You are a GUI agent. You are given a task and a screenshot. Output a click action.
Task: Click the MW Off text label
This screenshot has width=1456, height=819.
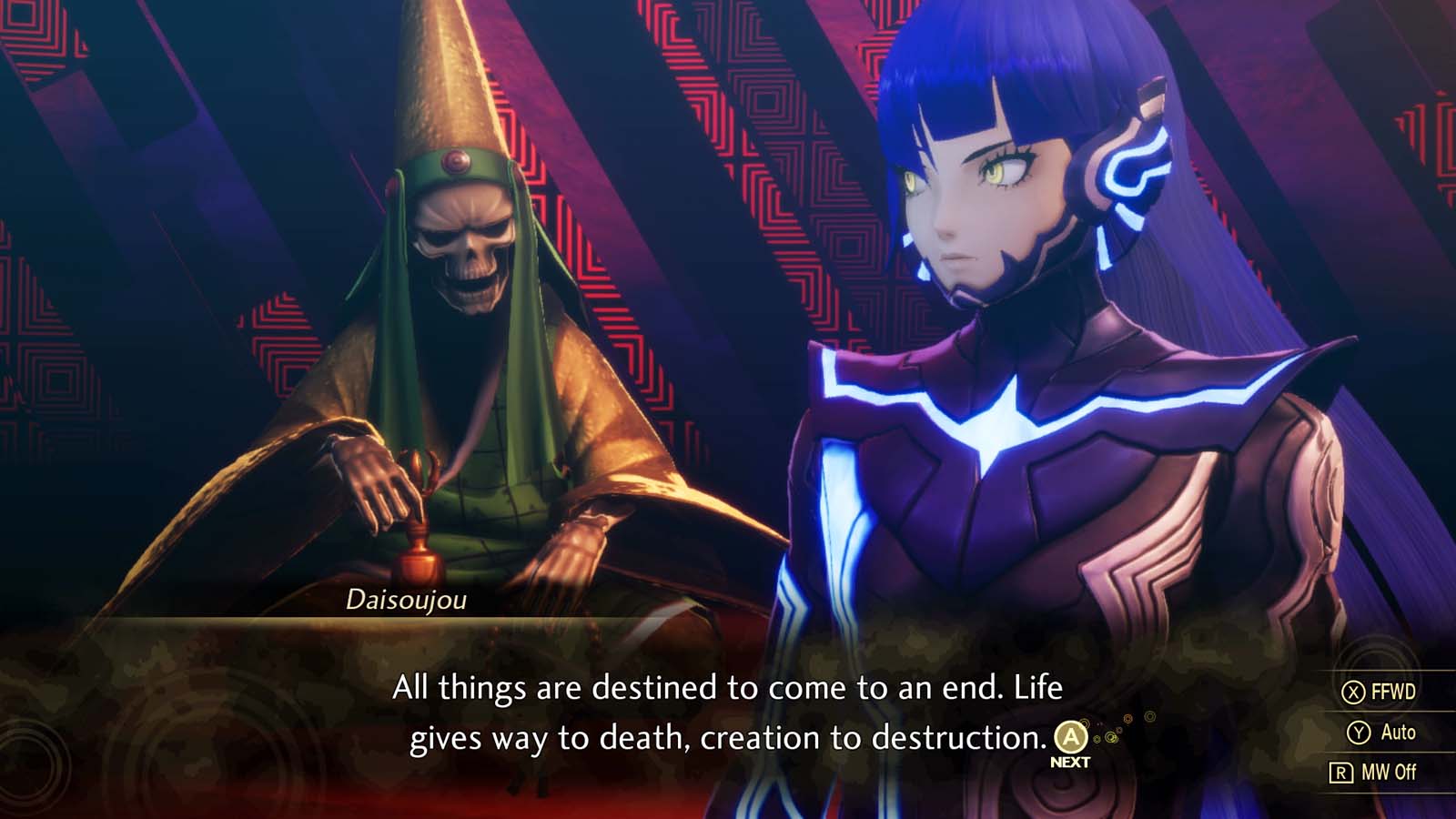pos(1390,770)
